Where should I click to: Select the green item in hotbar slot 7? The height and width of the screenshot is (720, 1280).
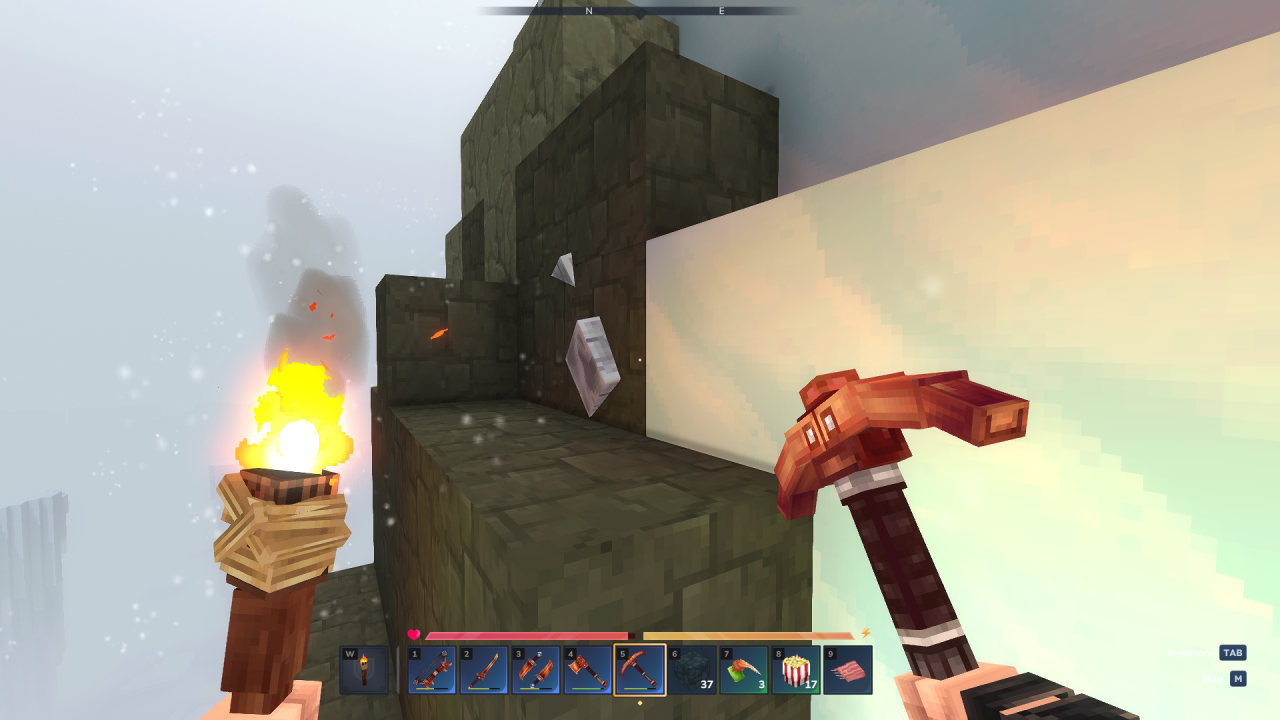point(742,668)
